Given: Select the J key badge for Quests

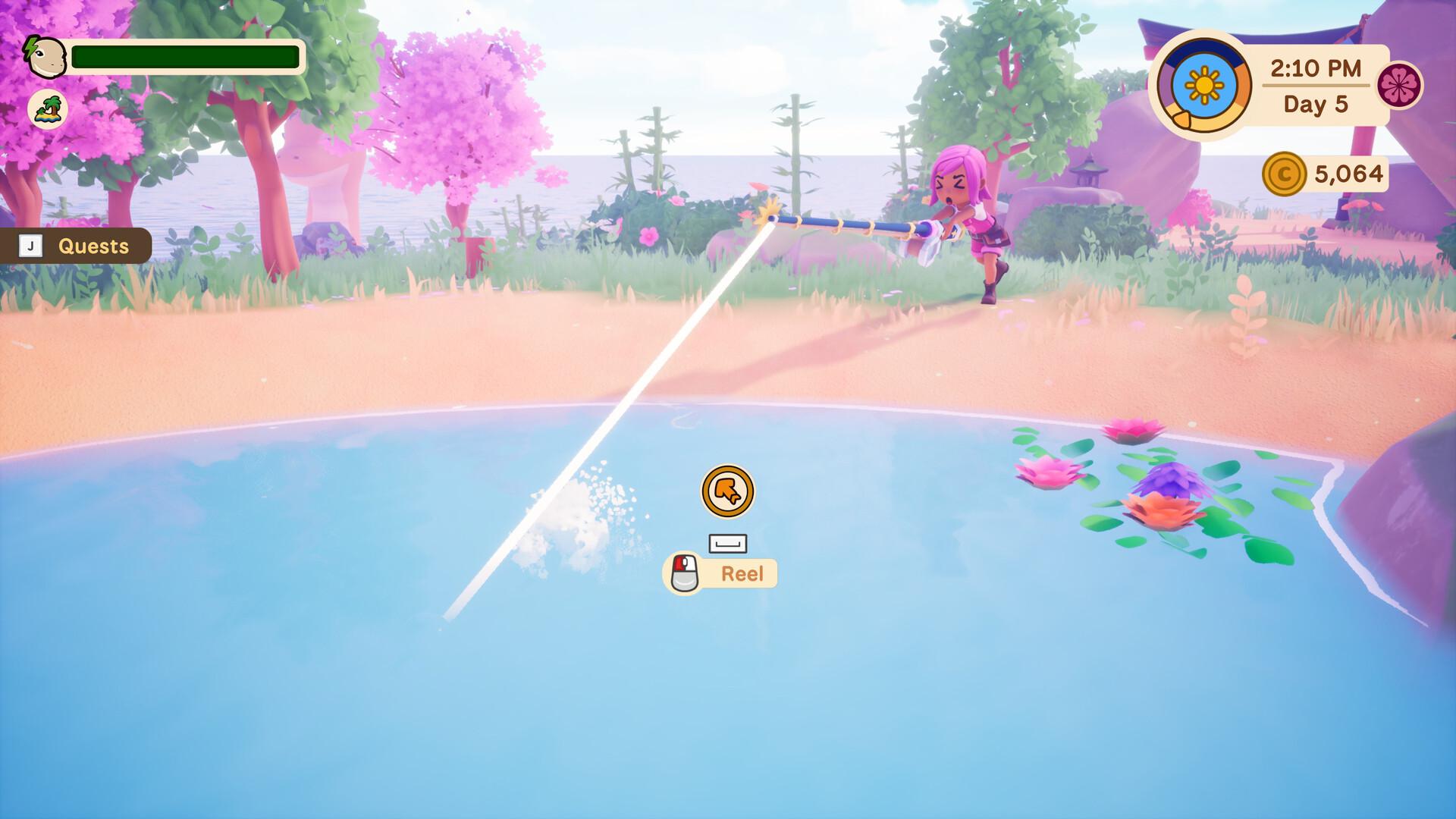Looking at the screenshot, I should pos(30,245).
